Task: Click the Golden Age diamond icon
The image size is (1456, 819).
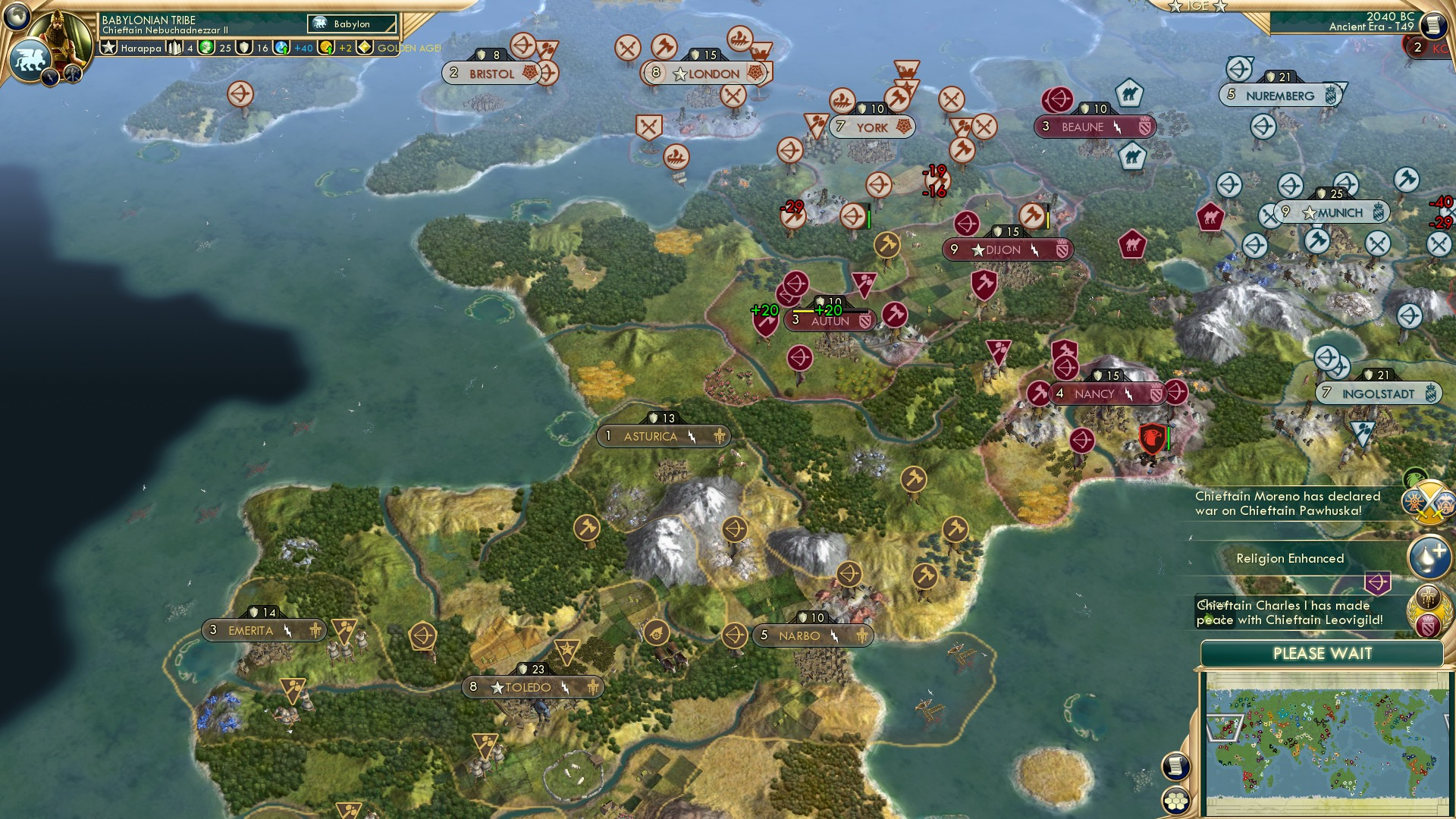Action: click(x=364, y=47)
